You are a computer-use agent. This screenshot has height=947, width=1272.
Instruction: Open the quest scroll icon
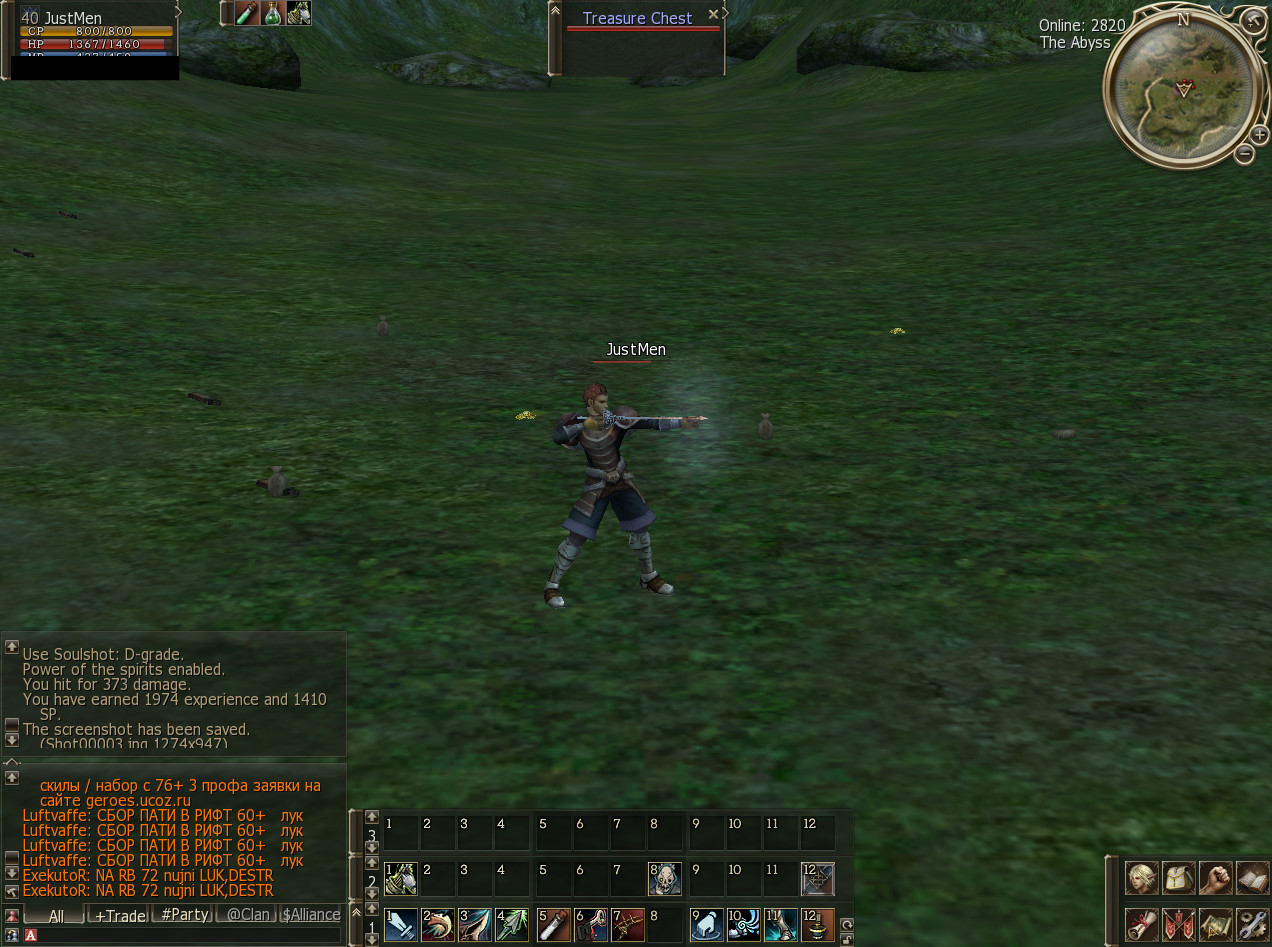[1142, 923]
